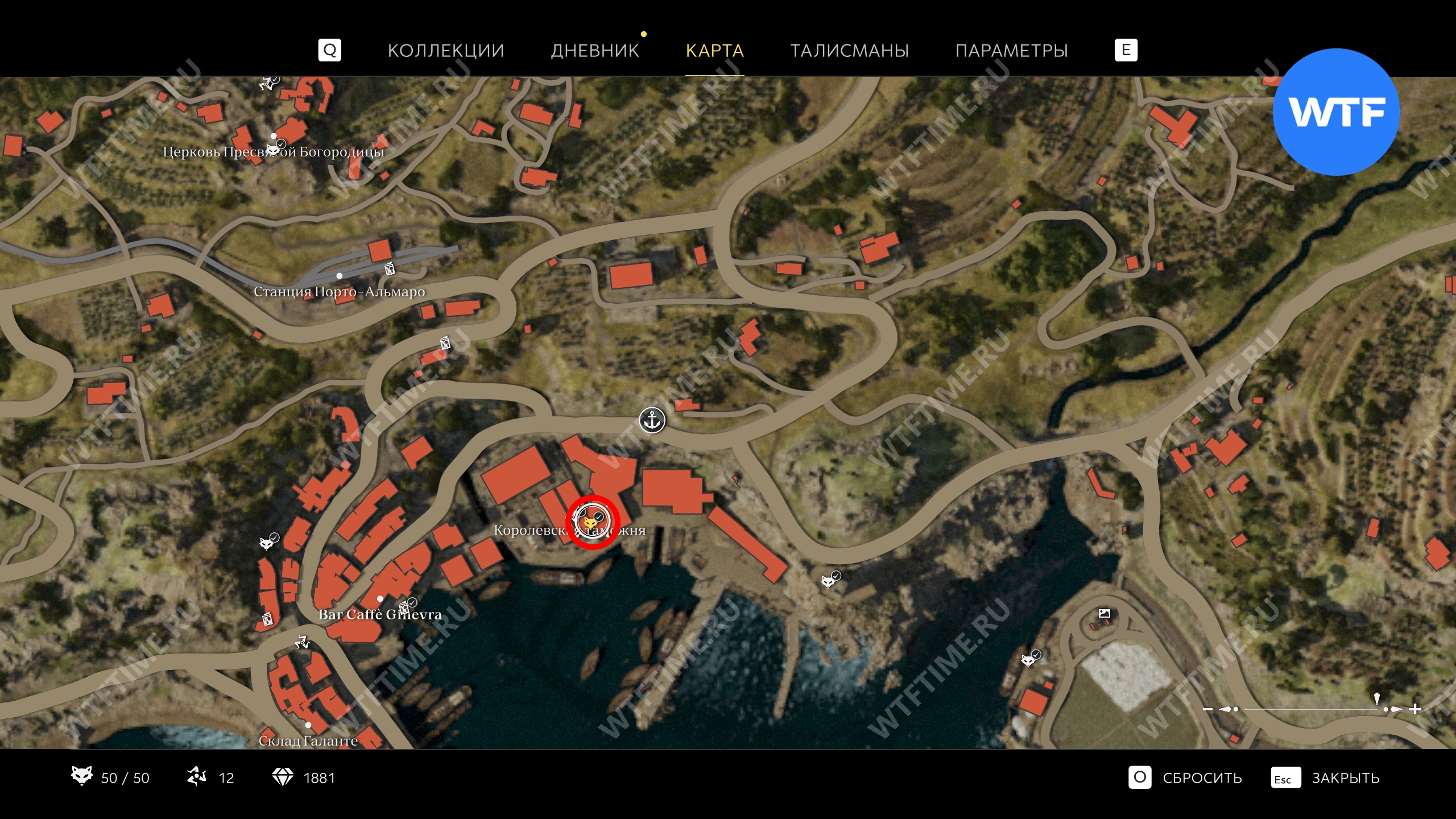Viewport: 1456px width, 819px height.
Task: Zoom out with the minus button
Action: coord(1208,709)
